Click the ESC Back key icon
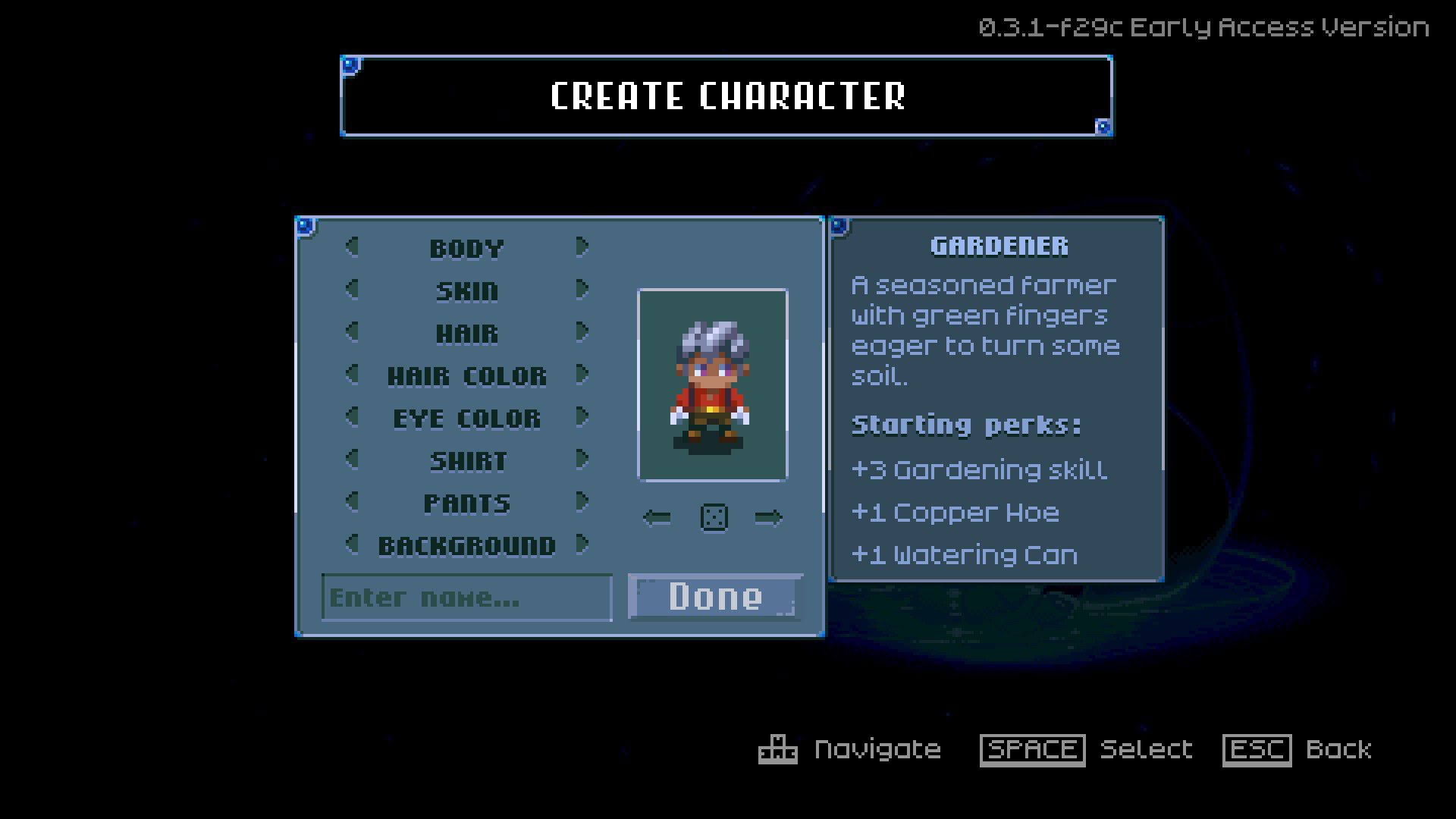 point(1258,749)
